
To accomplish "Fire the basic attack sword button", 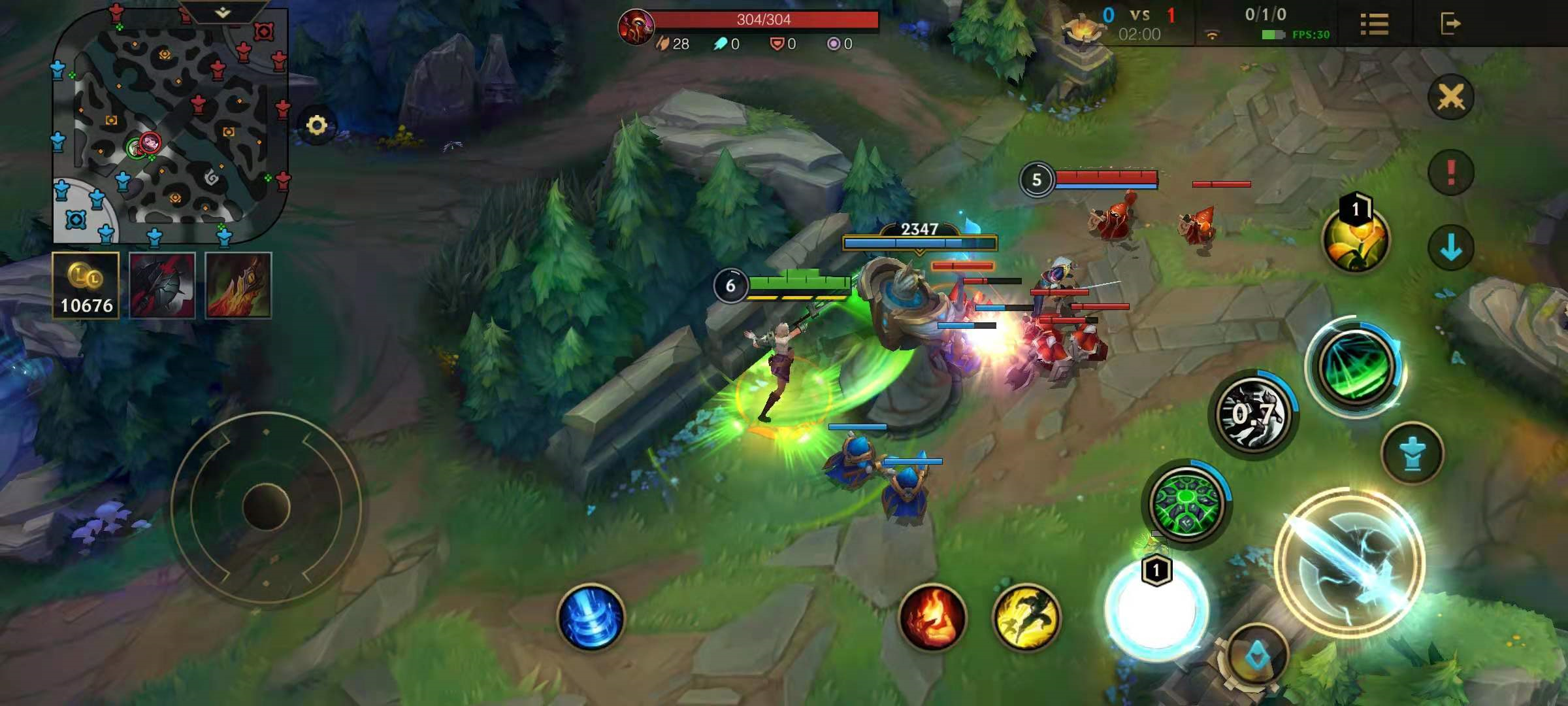I will pyautogui.click(x=1350, y=562).
